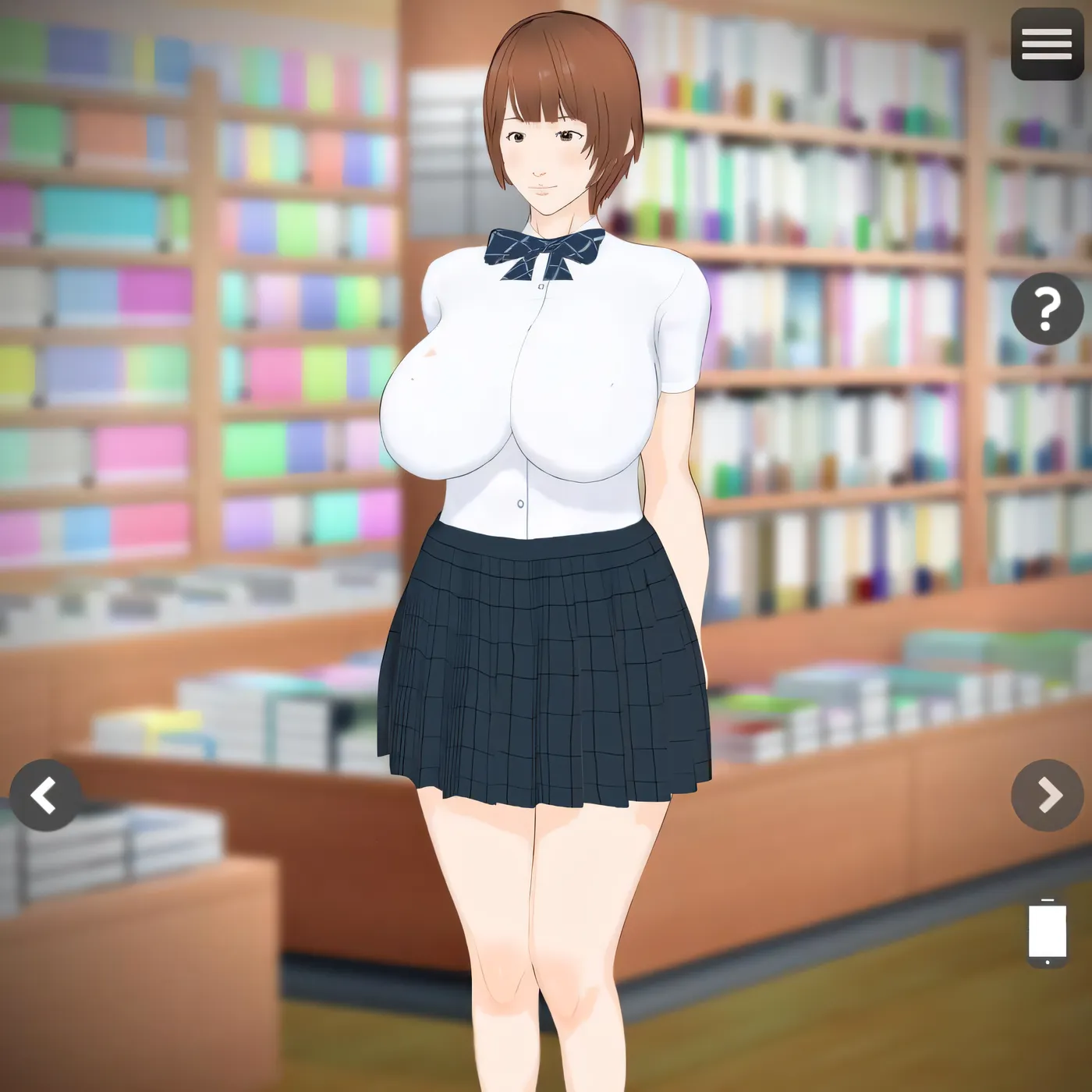Viewport: 1092px width, 1092px height.
Task: Select the three-line menu button
Action: tap(1046, 44)
